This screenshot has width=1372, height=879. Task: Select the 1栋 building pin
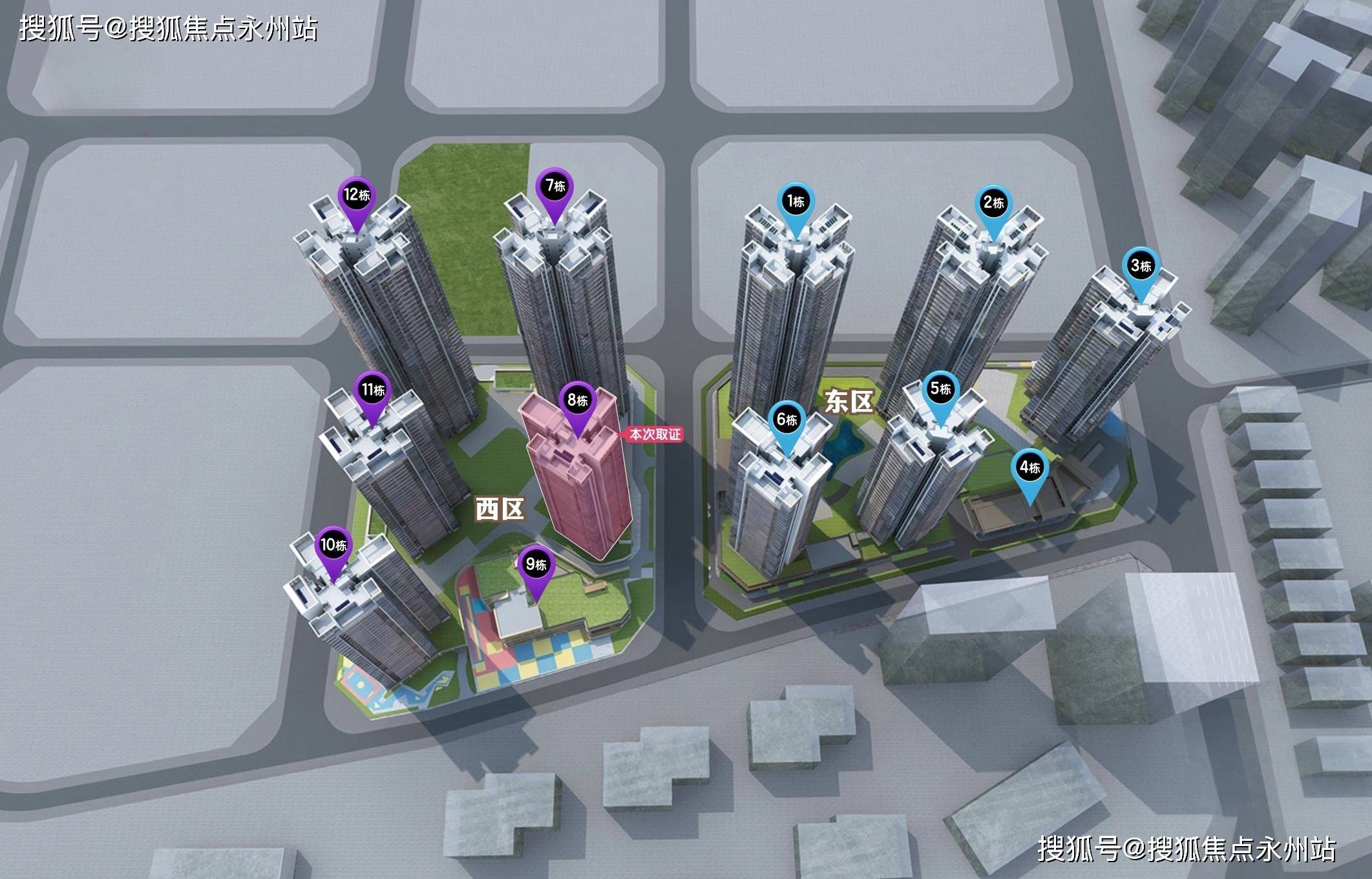click(796, 202)
